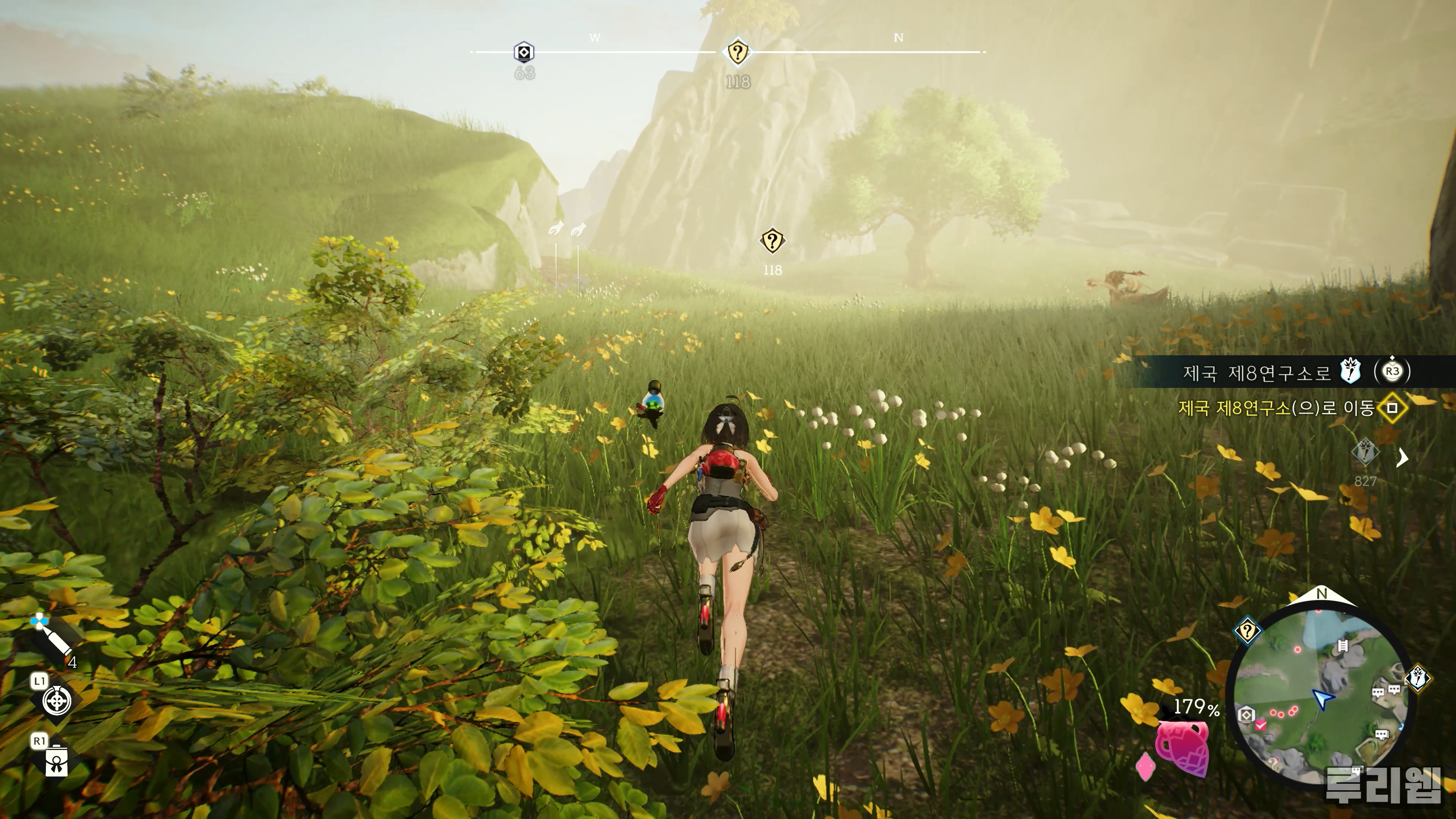Screen dimensions: 1456x819
Task: Select the question mark marker on minimap rim
Action: coord(1247,631)
